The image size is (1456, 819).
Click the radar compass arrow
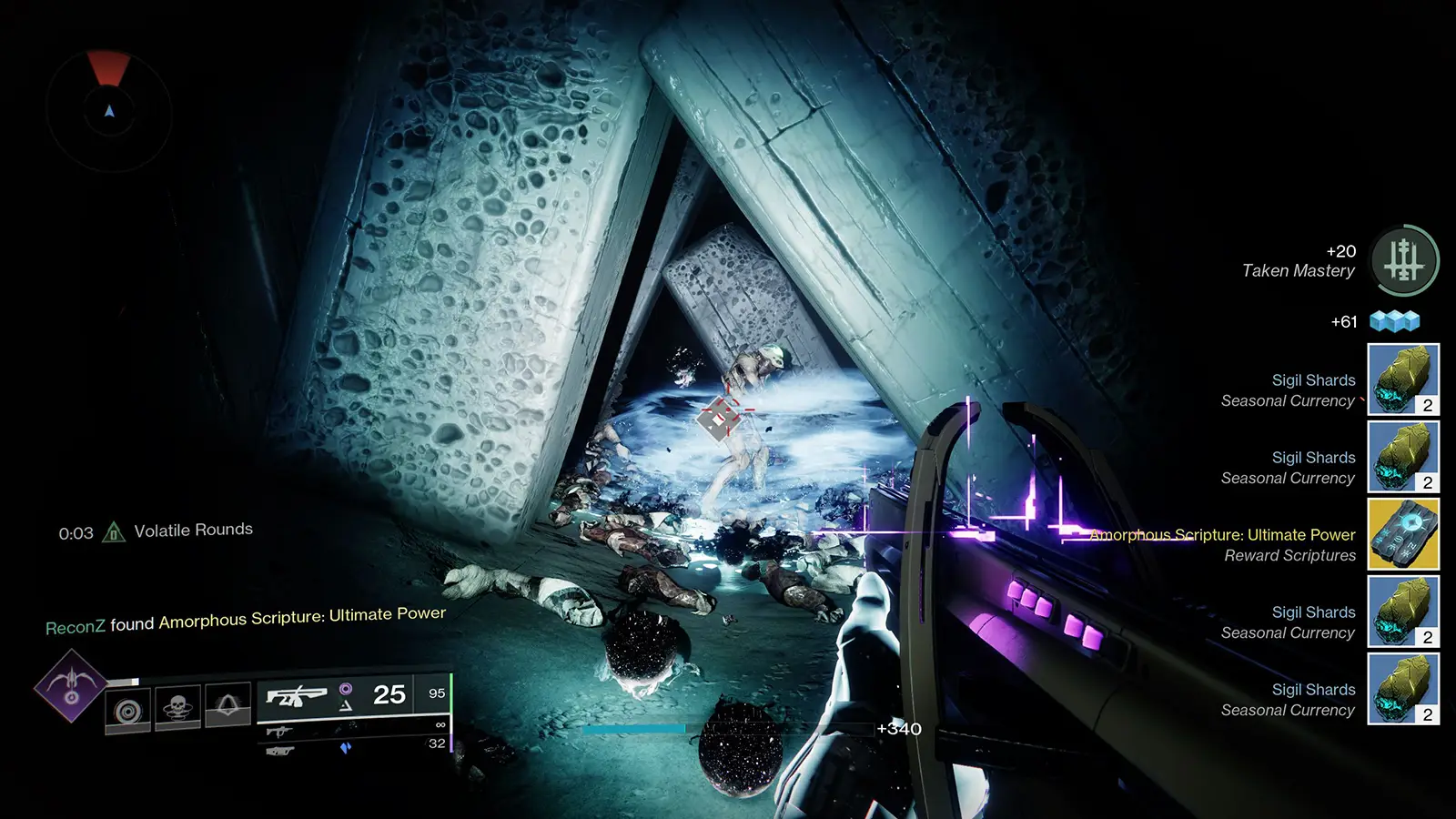(109, 113)
